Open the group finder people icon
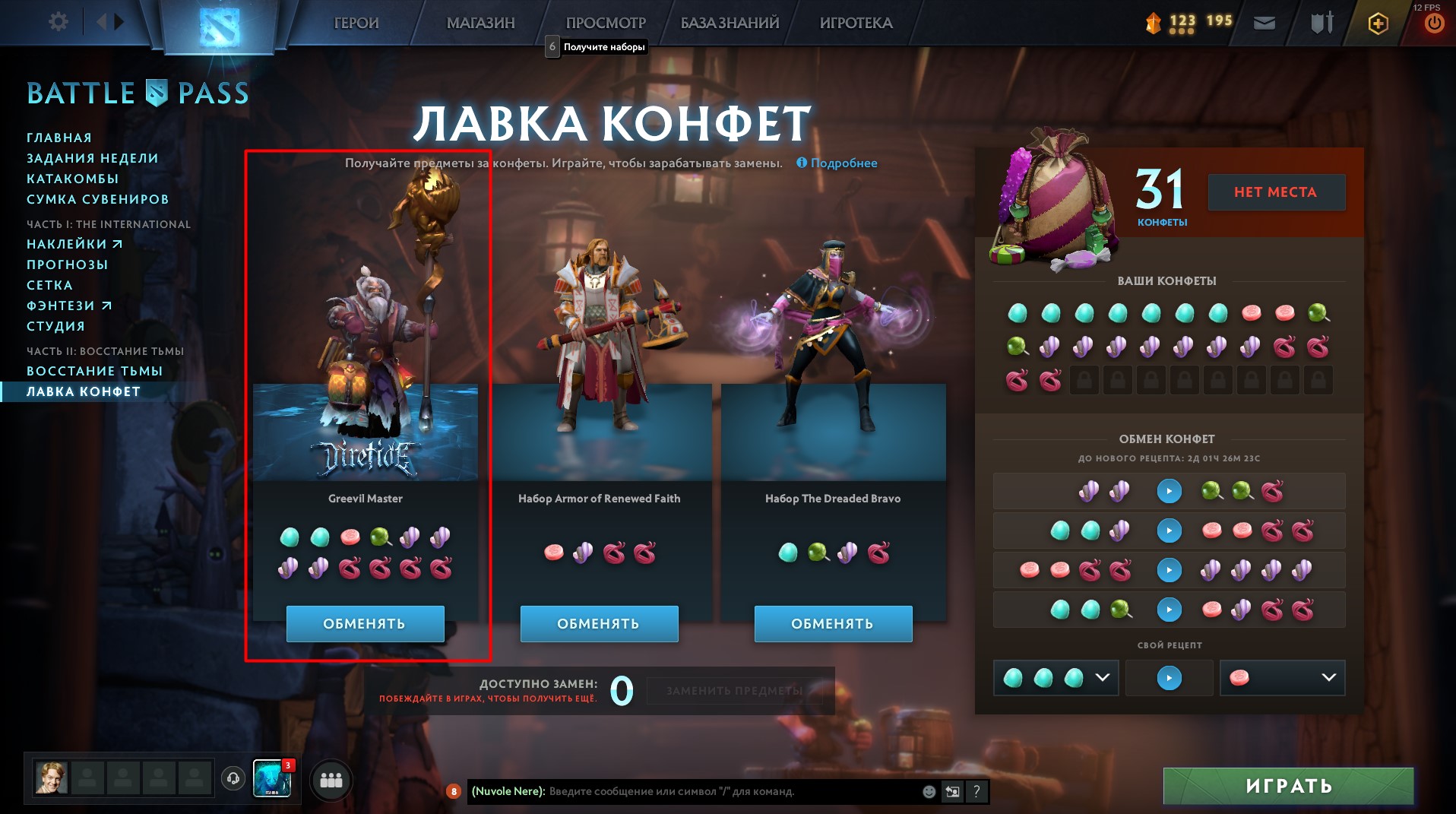Screen dimensions: 1456x814 pos(330,779)
